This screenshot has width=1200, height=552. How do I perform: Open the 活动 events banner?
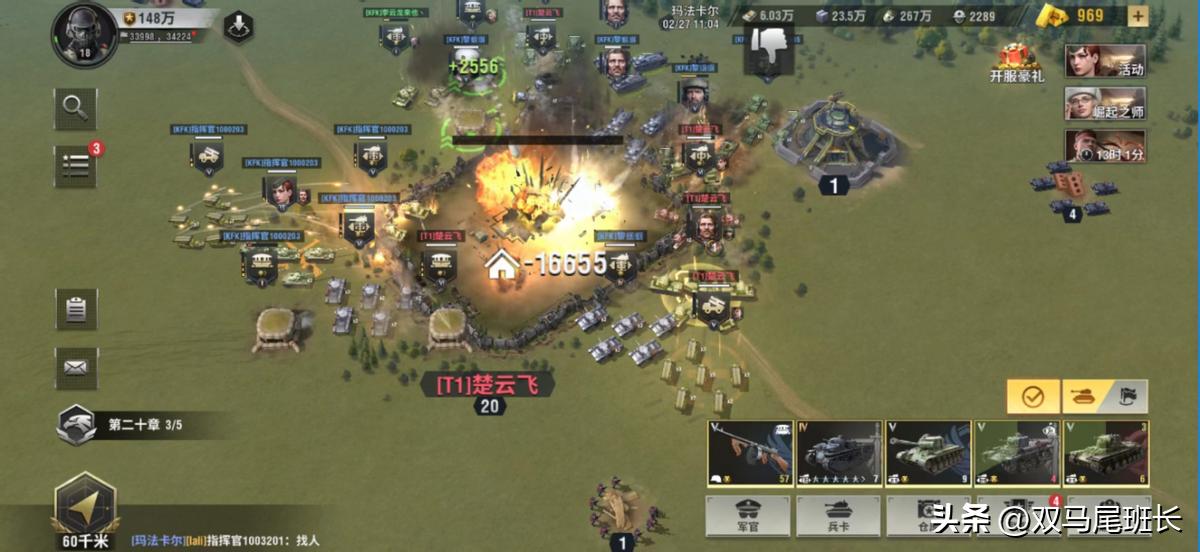pyautogui.click(x=1104, y=61)
